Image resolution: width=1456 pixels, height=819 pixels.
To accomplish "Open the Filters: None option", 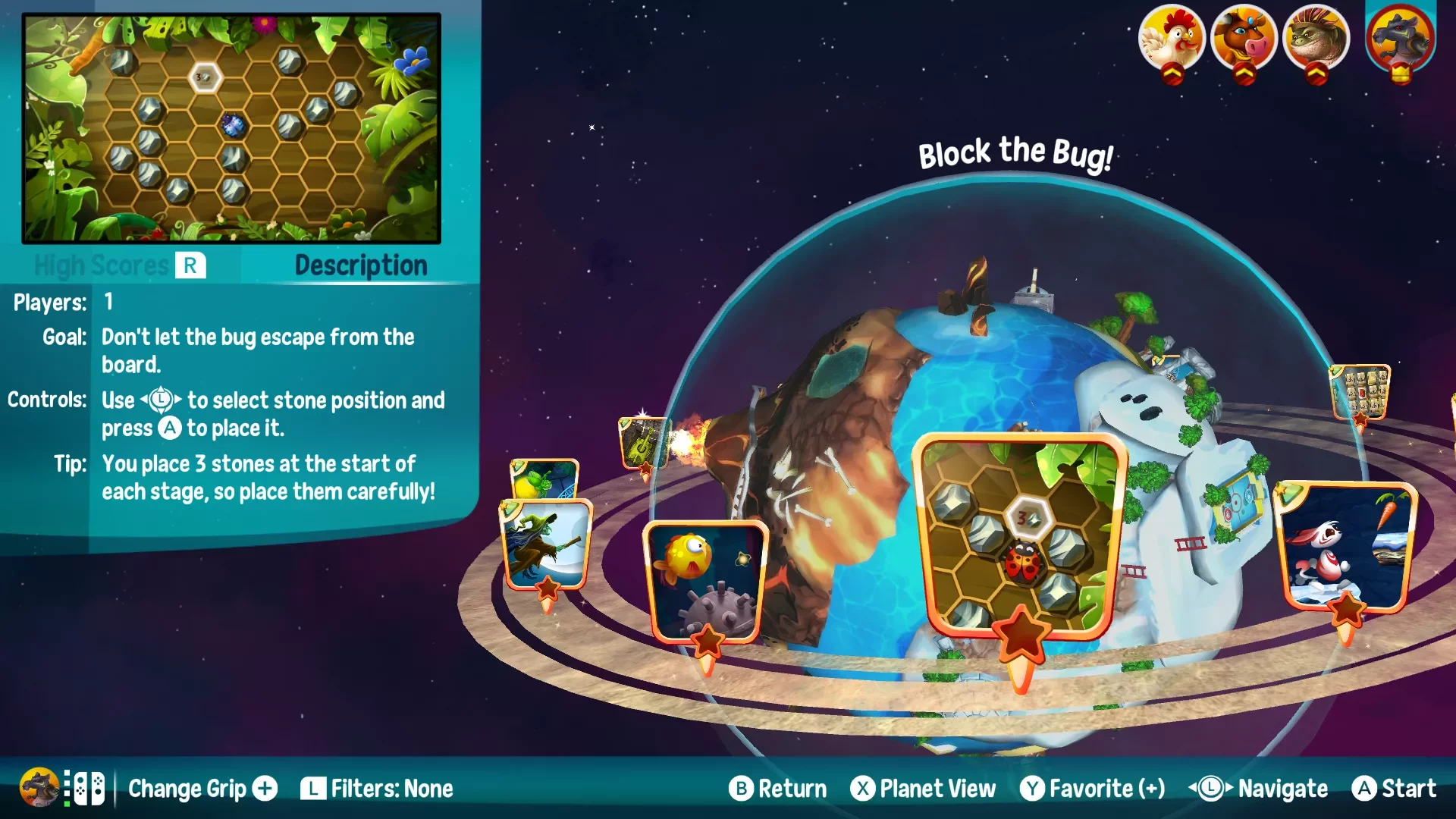I will point(377,789).
